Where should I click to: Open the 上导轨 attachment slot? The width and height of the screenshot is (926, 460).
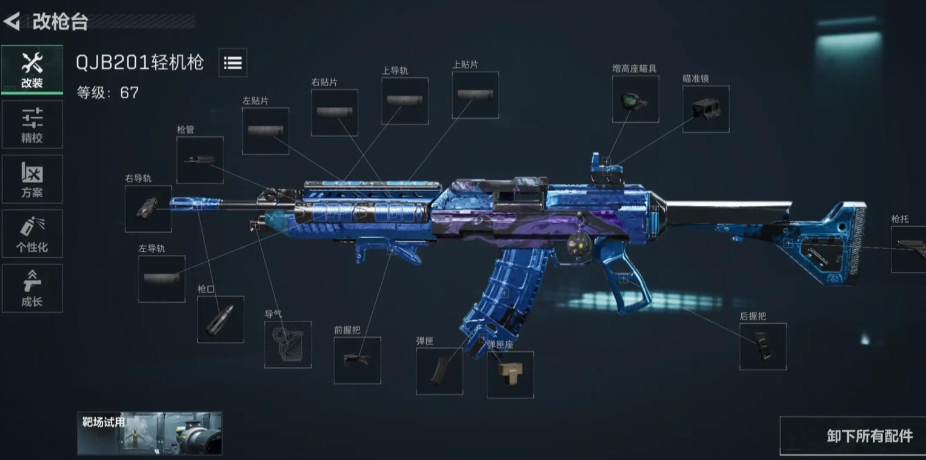tap(405, 101)
